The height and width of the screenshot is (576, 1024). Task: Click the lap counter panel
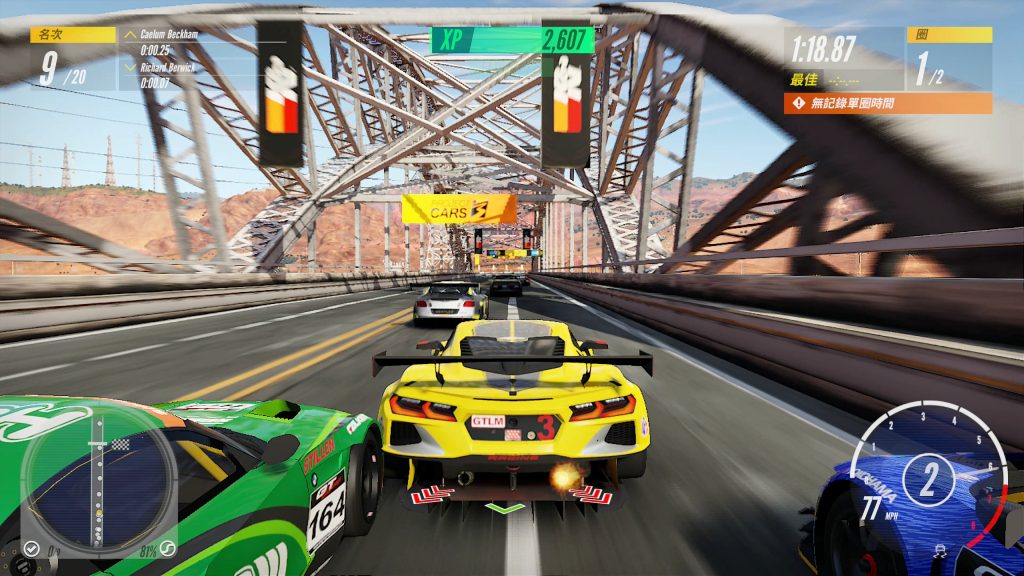[948, 59]
